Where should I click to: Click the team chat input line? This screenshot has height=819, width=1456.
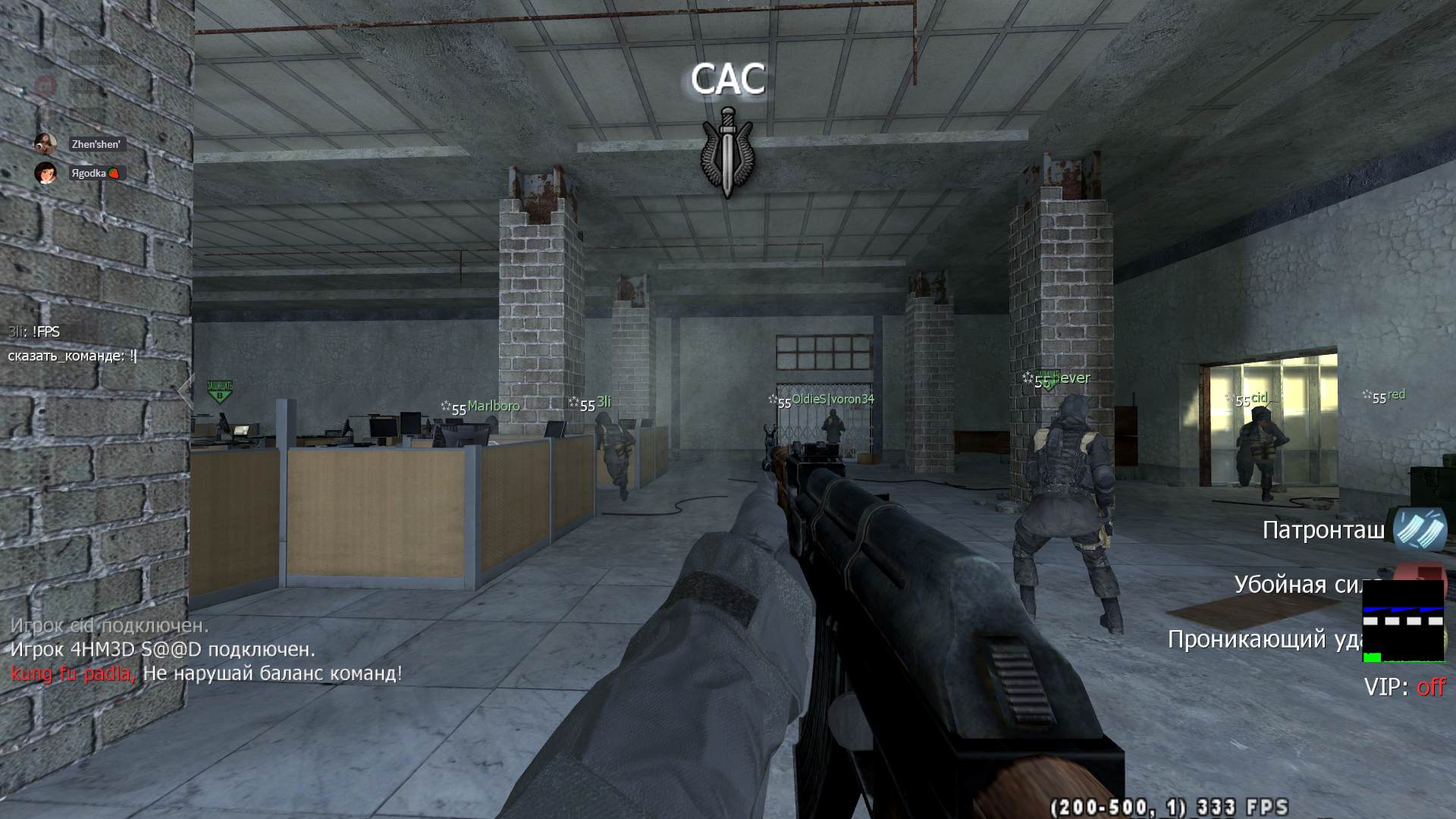tap(73, 356)
